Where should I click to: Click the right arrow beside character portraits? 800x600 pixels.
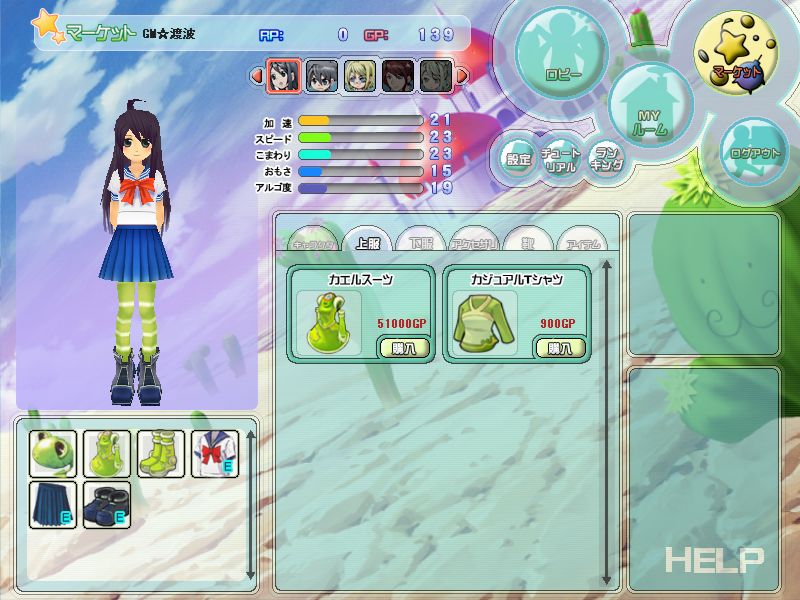[x=462, y=75]
